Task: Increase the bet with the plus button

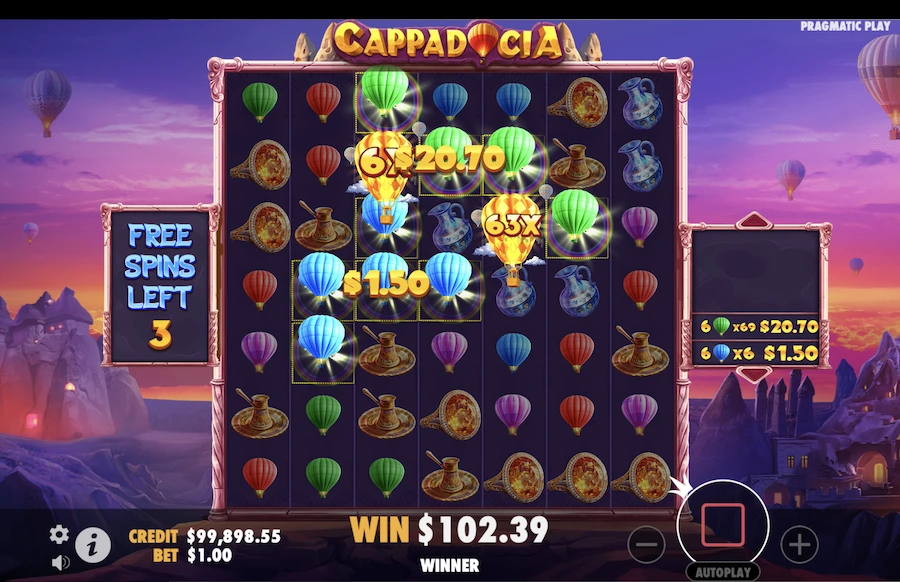Action: (799, 545)
